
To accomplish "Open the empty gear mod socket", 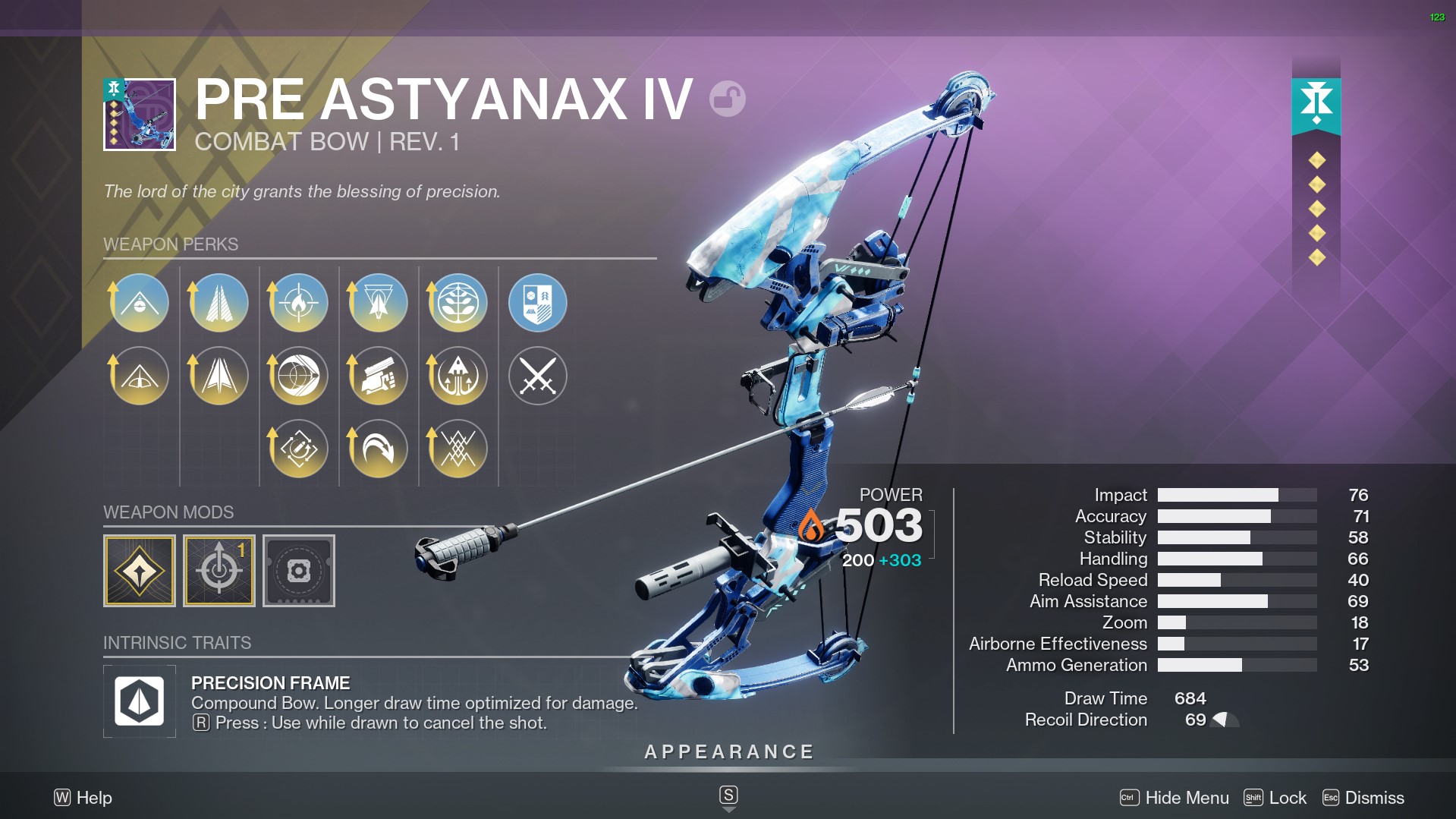I will click(299, 571).
